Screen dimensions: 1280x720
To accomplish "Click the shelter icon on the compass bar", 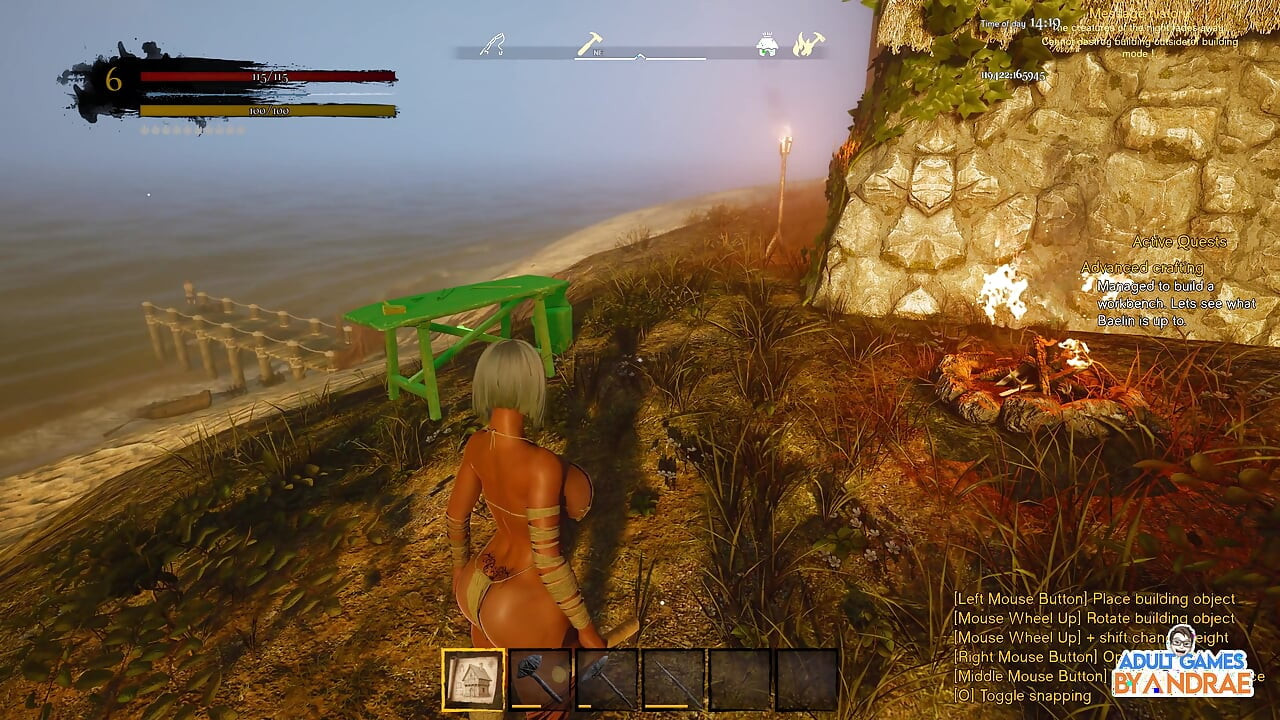I will pyautogui.click(x=768, y=46).
